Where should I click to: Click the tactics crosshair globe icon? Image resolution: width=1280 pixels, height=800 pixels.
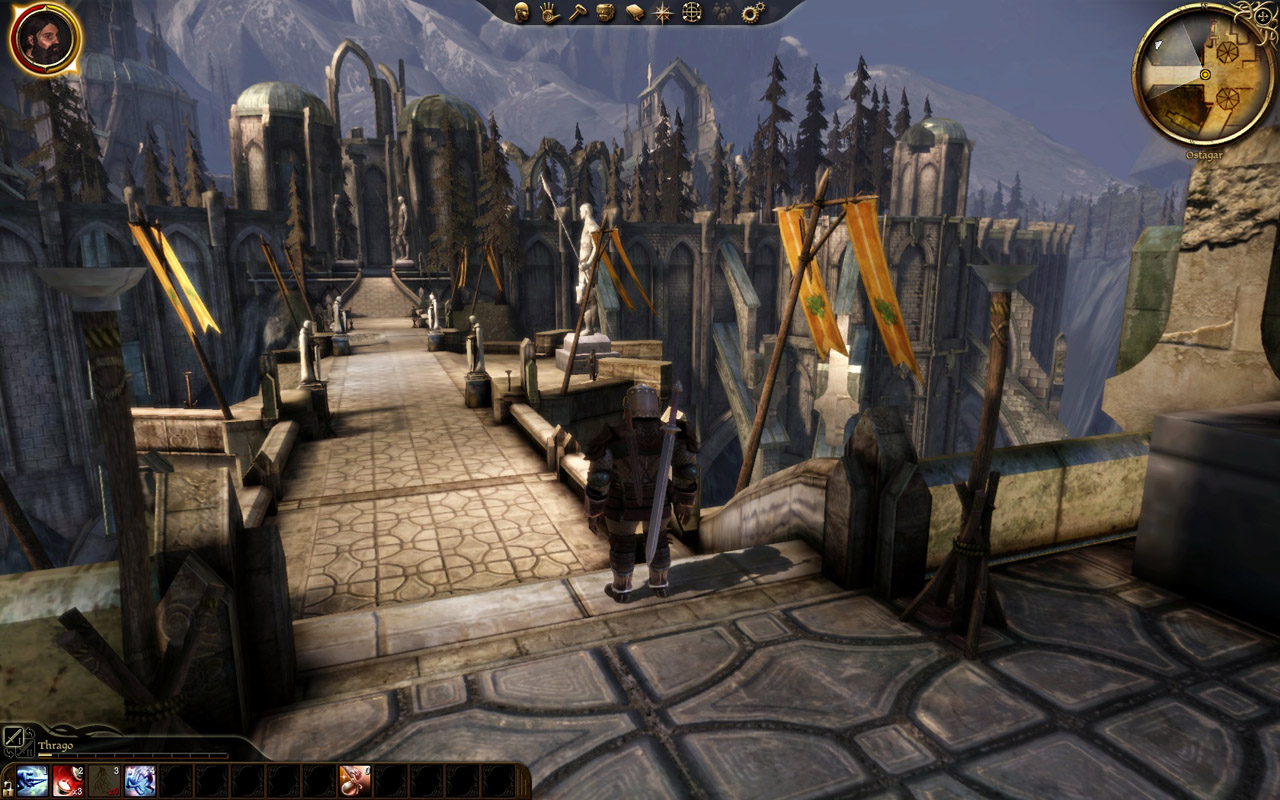tap(691, 12)
